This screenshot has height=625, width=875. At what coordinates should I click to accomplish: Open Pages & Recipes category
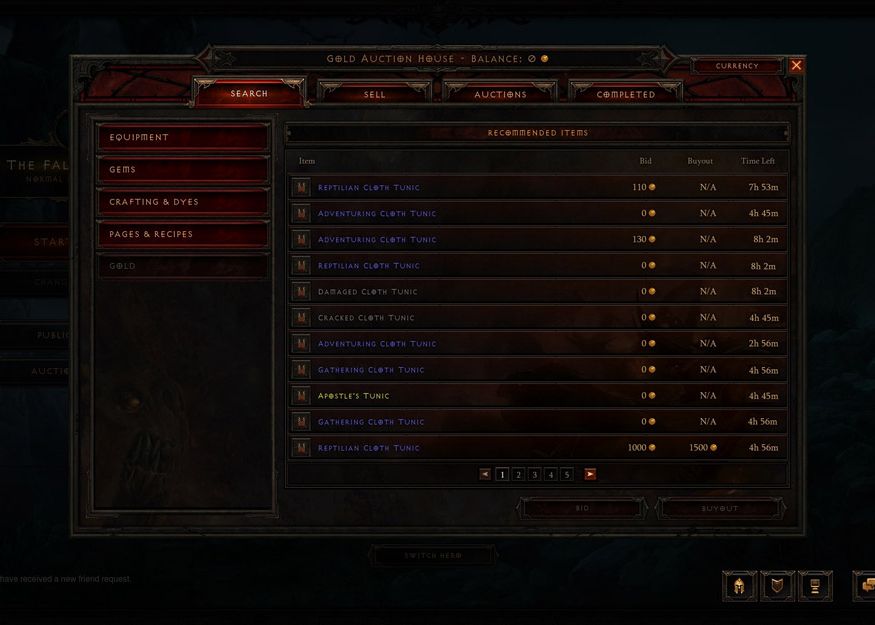point(183,234)
